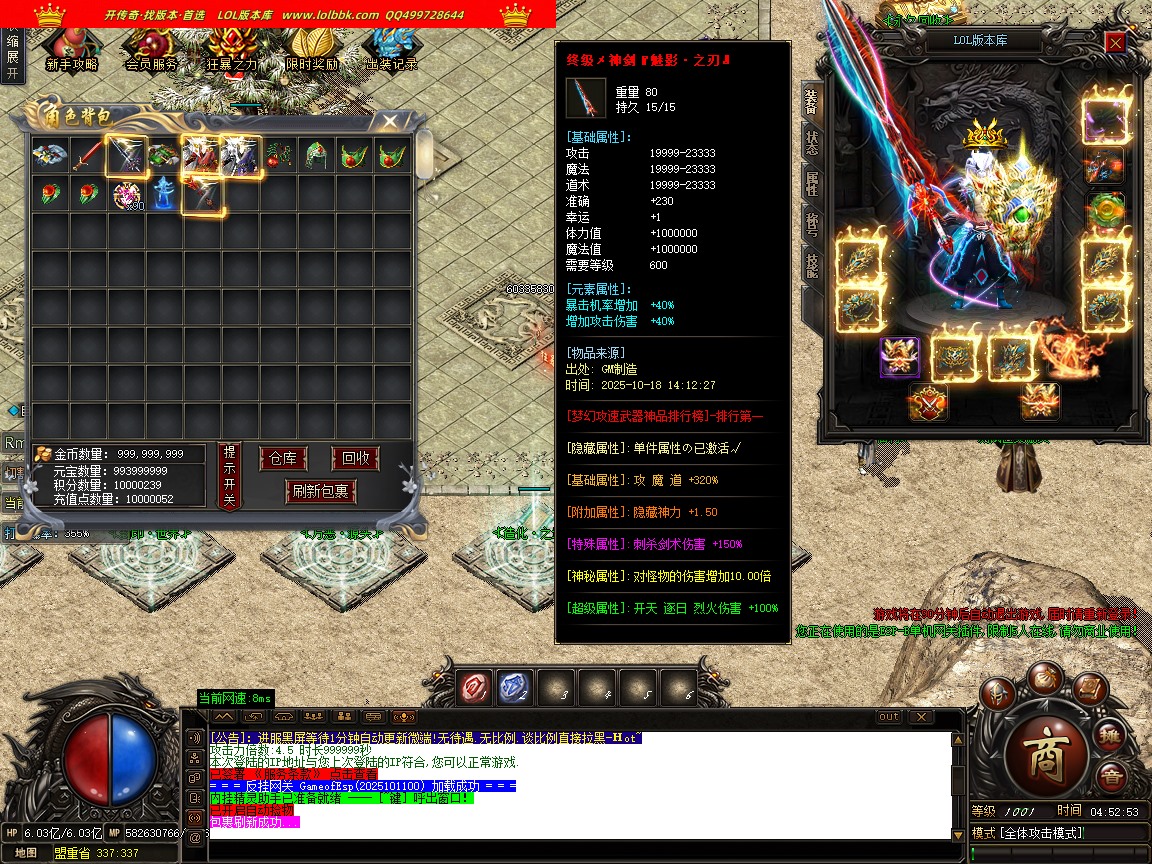Use the red potion in hotbar slot 1
Viewport: 1152px width, 864px height.
[x=474, y=688]
